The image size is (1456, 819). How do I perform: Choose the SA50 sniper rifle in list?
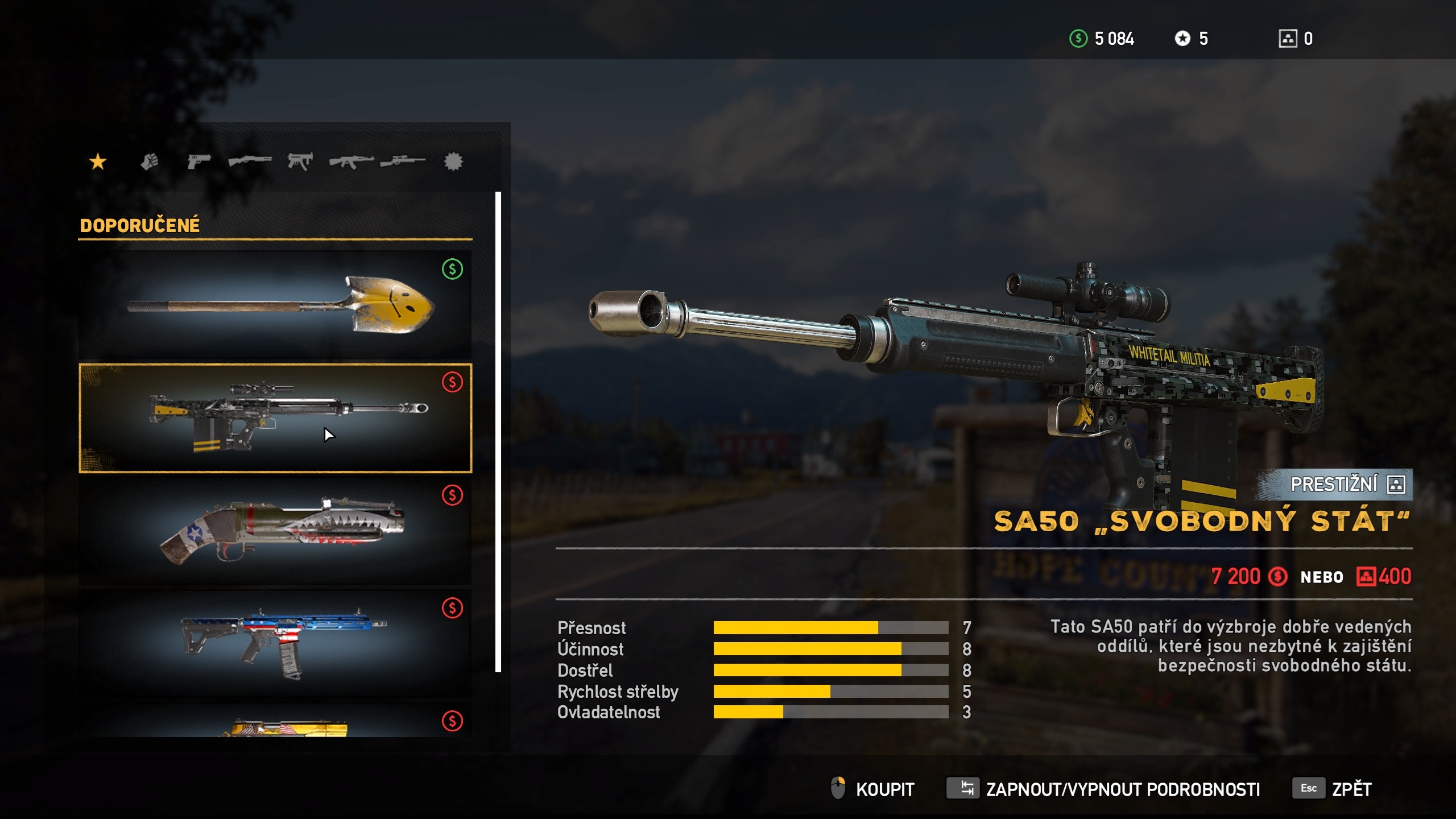click(x=275, y=418)
